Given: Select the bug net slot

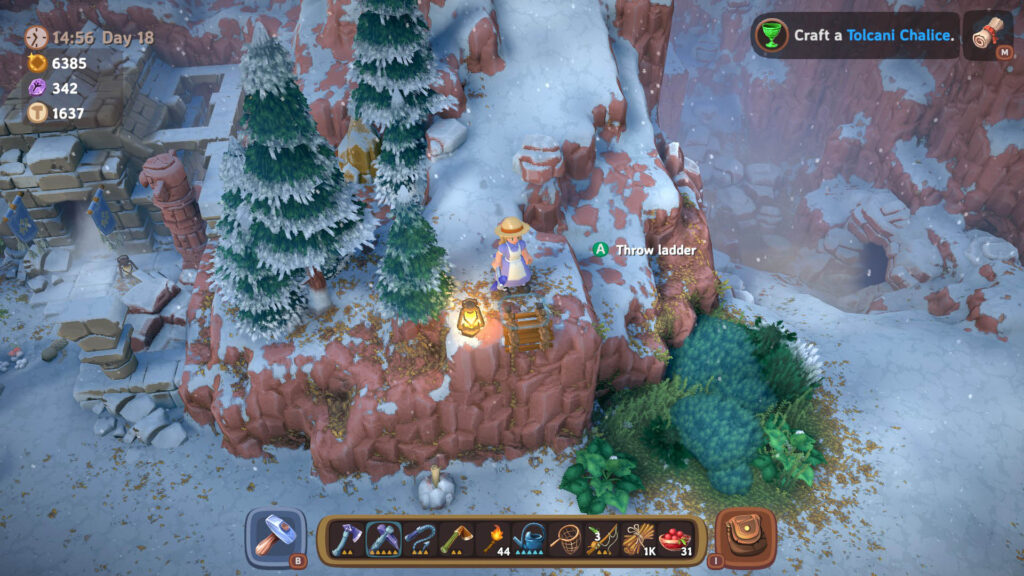Looking at the screenshot, I should [566, 539].
